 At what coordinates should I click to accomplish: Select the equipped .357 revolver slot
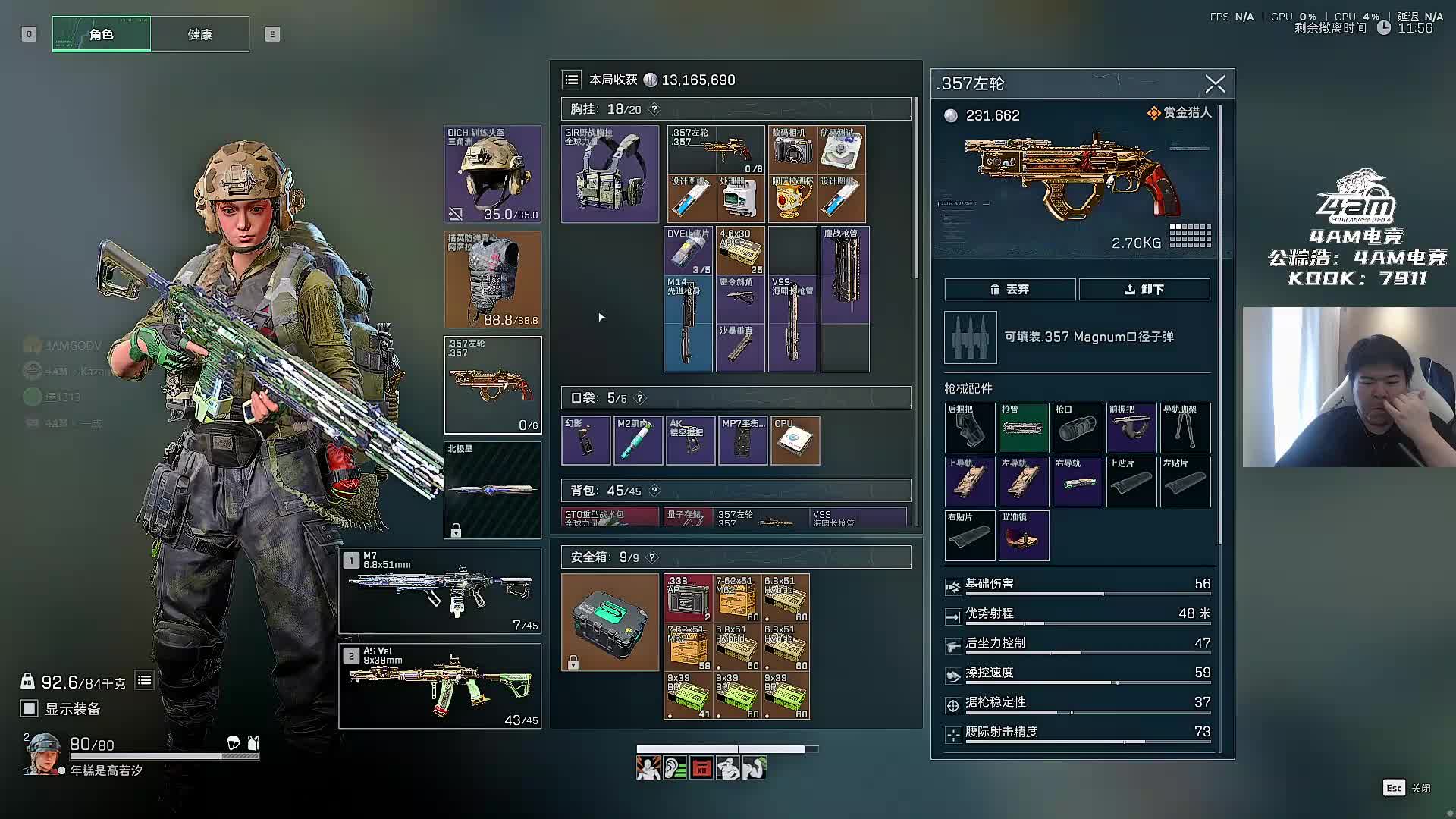click(x=492, y=385)
